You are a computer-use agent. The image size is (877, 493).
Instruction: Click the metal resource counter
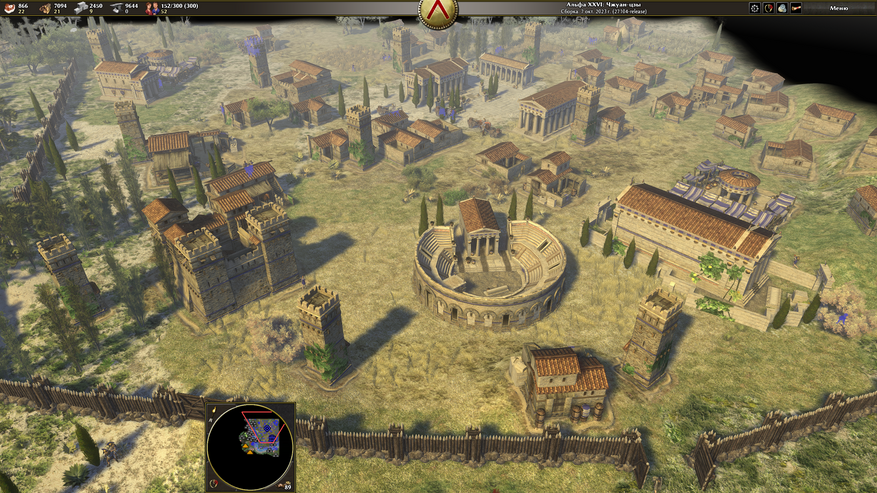point(117,8)
